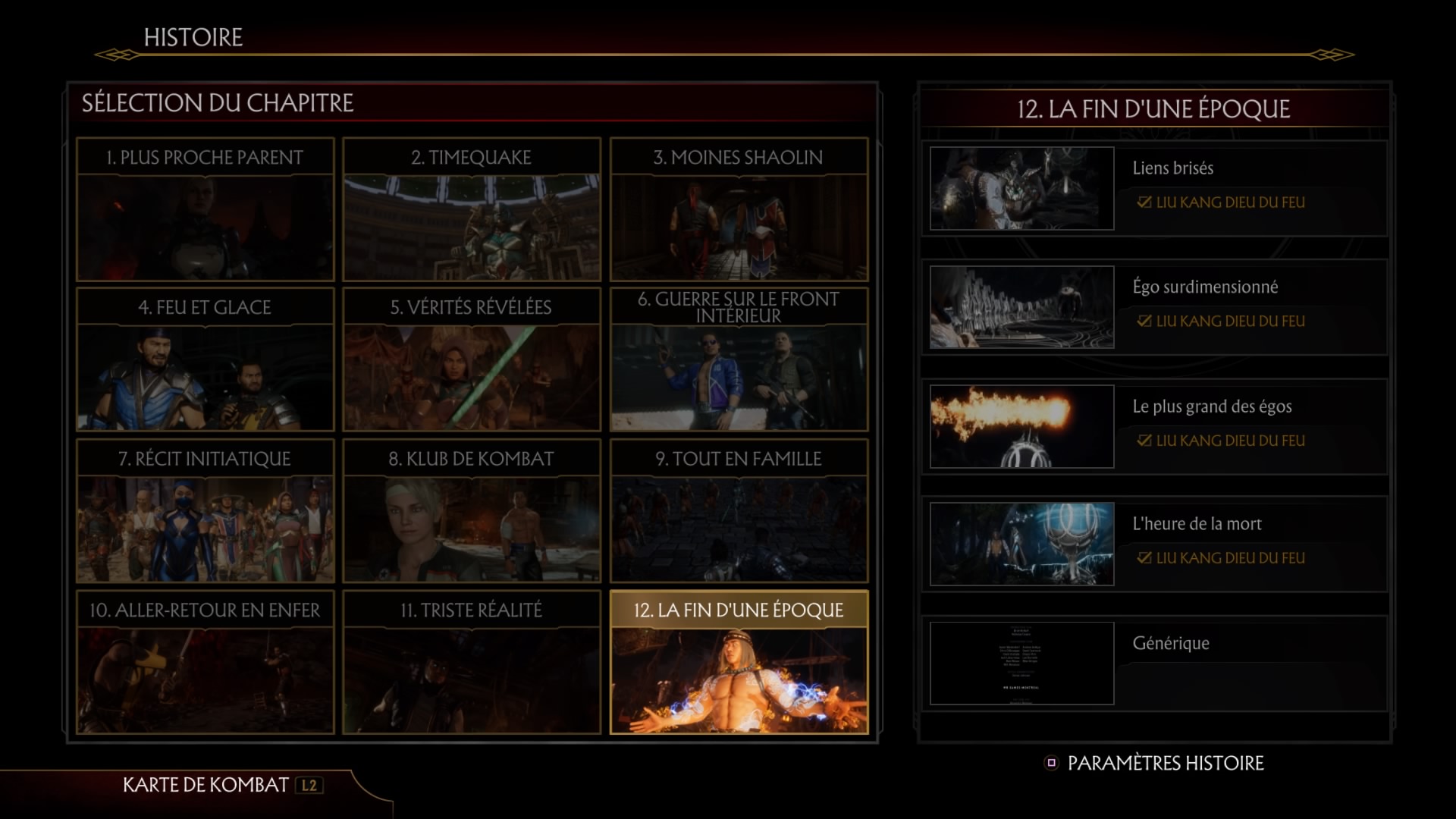Viewport: 1456px width, 819px height.
Task: Choose the Égo surdimensionné scene
Action: point(1154,307)
